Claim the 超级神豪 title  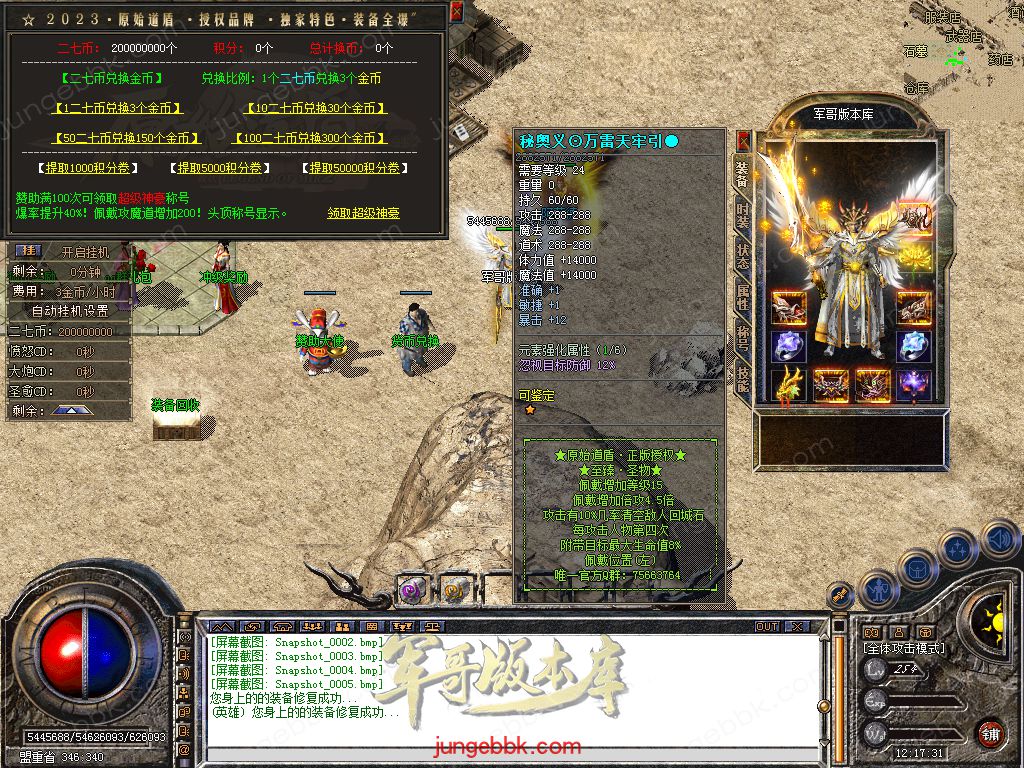pyautogui.click(x=363, y=213)
